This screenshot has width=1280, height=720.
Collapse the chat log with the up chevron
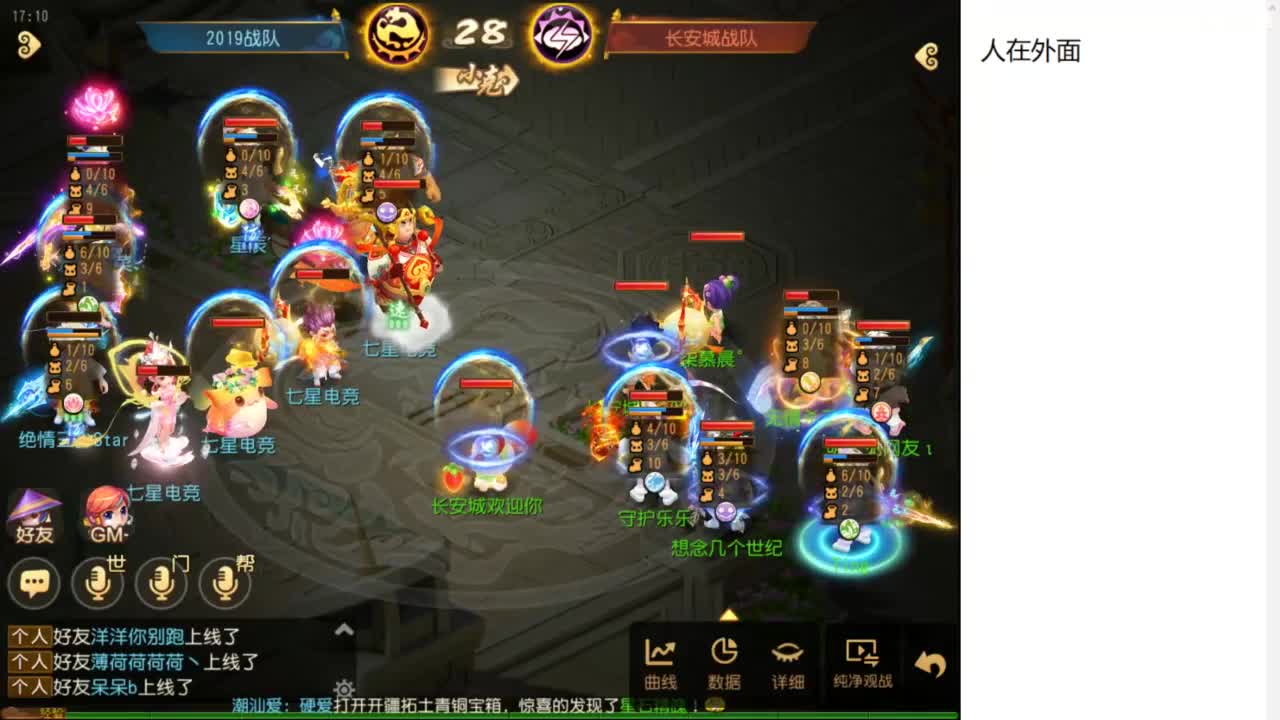coord(342,629)
